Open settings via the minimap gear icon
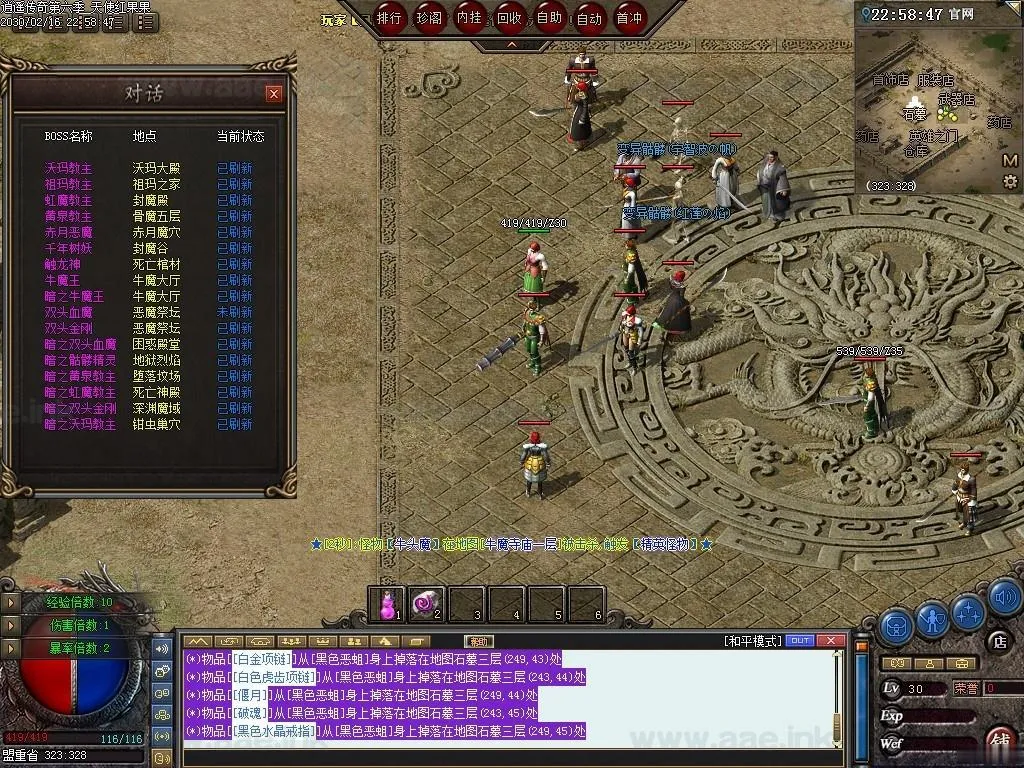 click(x=1010, y=181)
